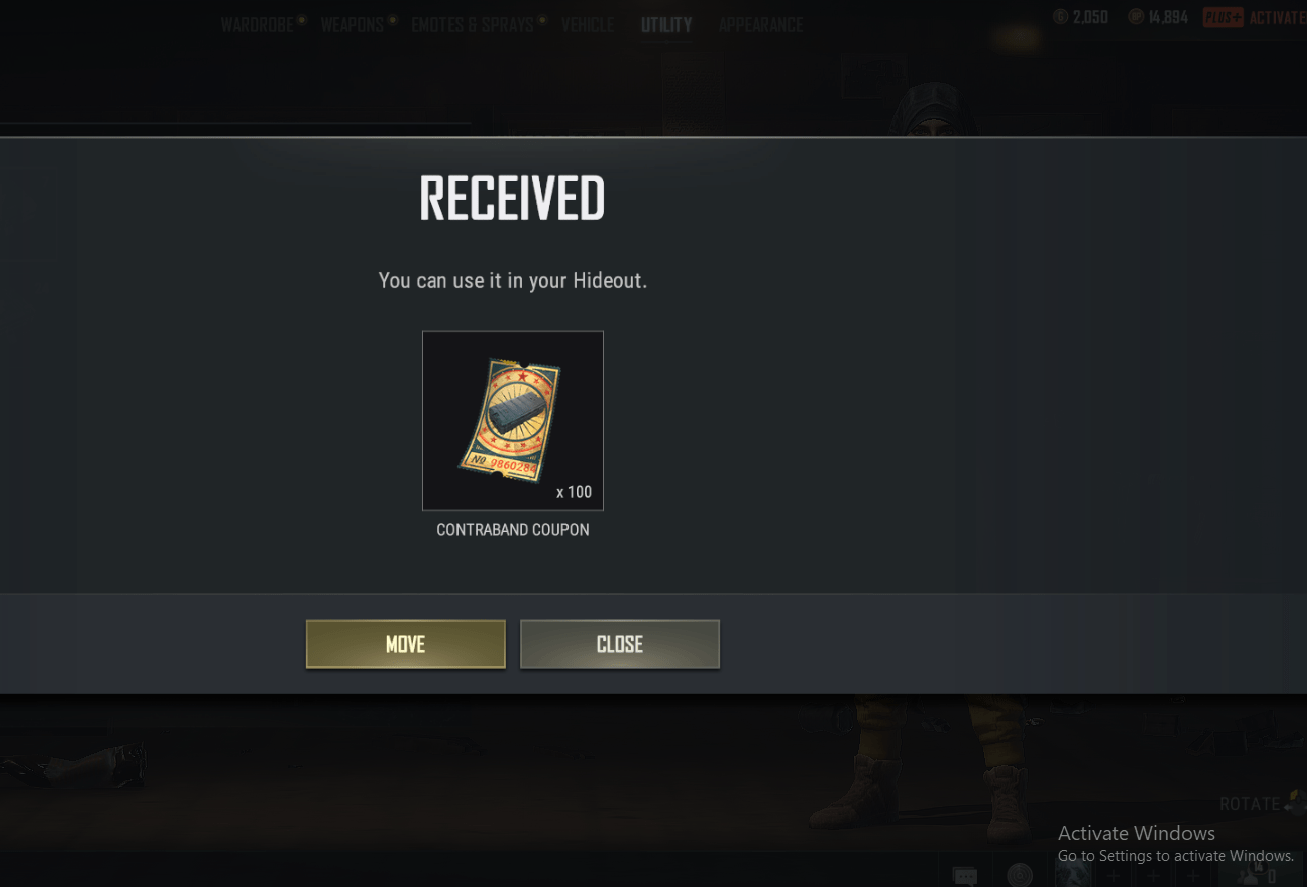Open Settings via Activate Windows link
The image size is (1314, 892).
[x=1176, y=856]
